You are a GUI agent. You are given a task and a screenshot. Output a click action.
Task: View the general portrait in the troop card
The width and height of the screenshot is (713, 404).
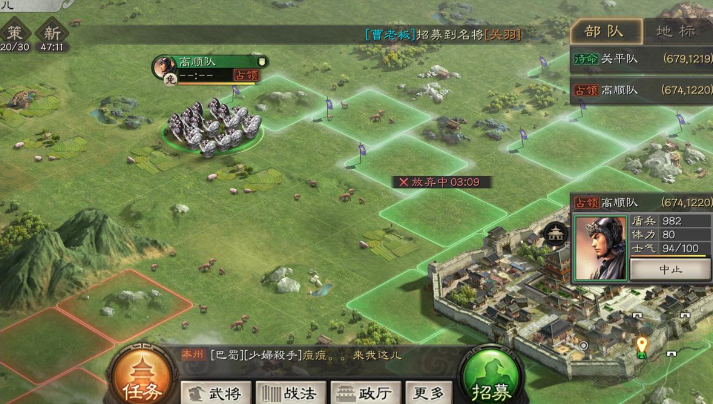click(x=600, y=248)
